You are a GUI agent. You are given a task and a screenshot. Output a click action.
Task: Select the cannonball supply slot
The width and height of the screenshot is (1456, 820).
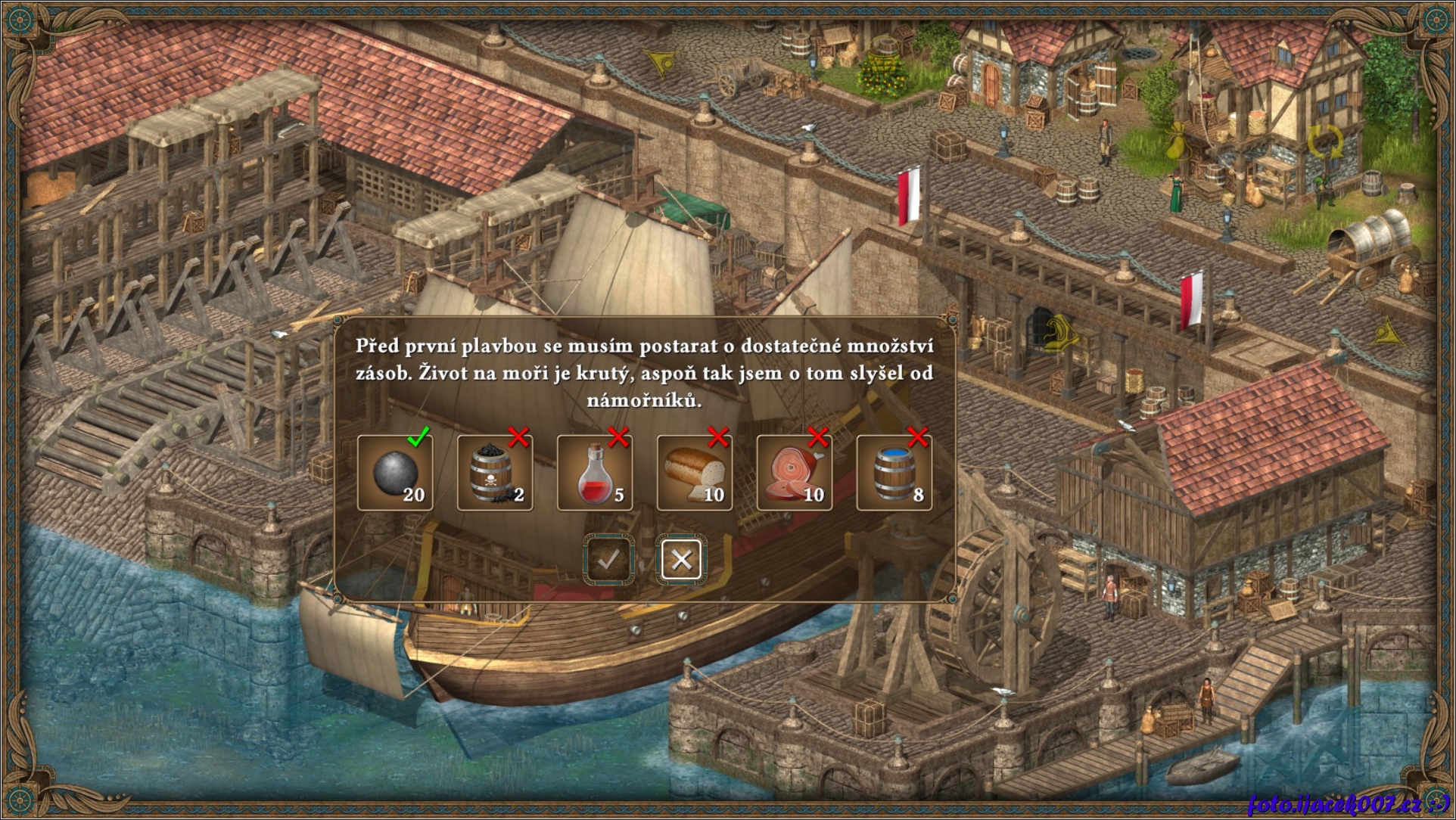395,473
